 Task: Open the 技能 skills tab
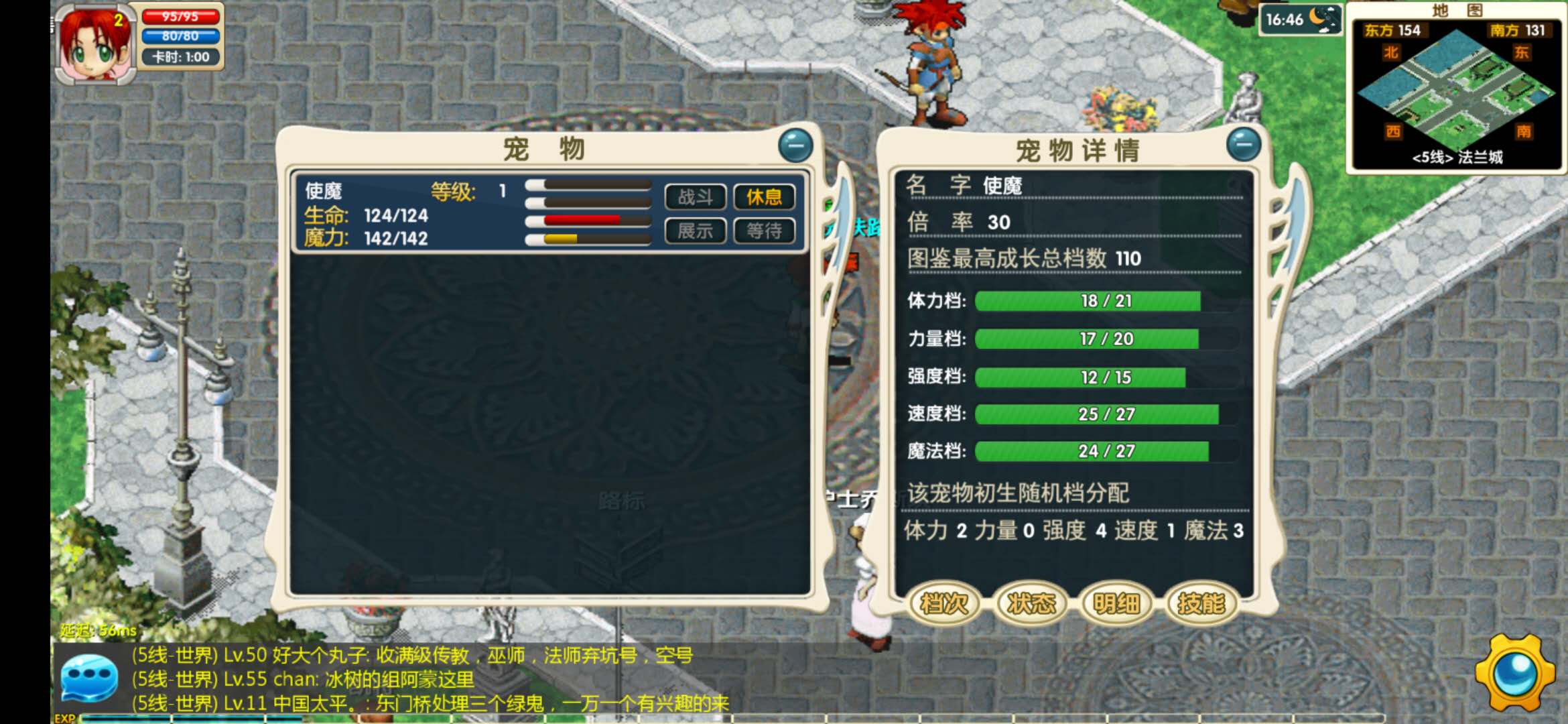click(x=1200, y=603)
